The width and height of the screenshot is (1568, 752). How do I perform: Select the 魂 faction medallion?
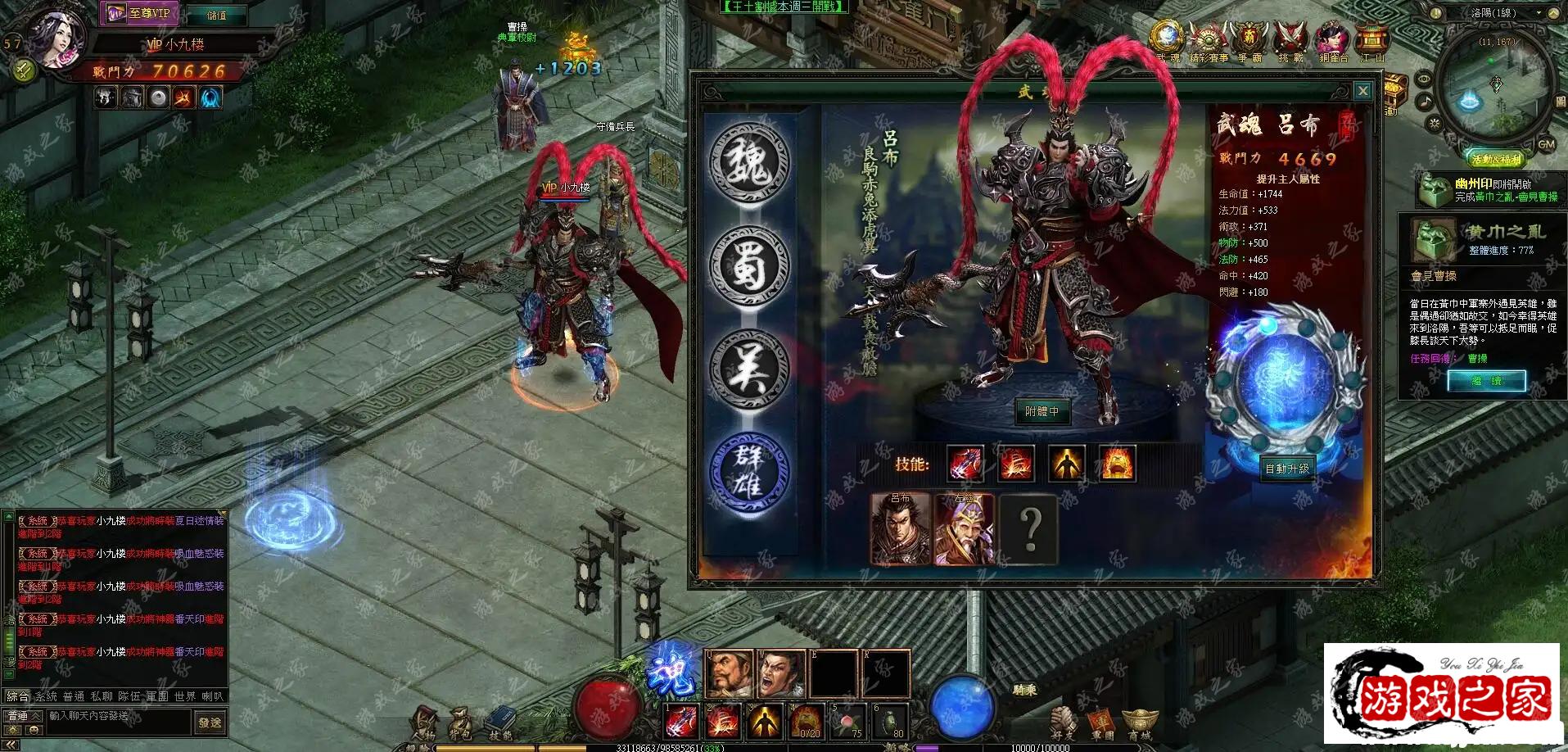[749, 162]
